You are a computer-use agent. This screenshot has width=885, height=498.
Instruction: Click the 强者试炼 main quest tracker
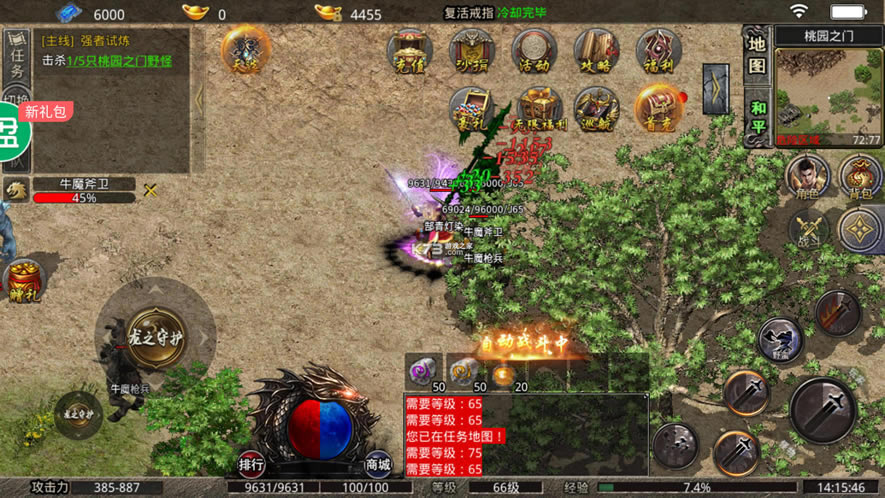pos(105,51)
